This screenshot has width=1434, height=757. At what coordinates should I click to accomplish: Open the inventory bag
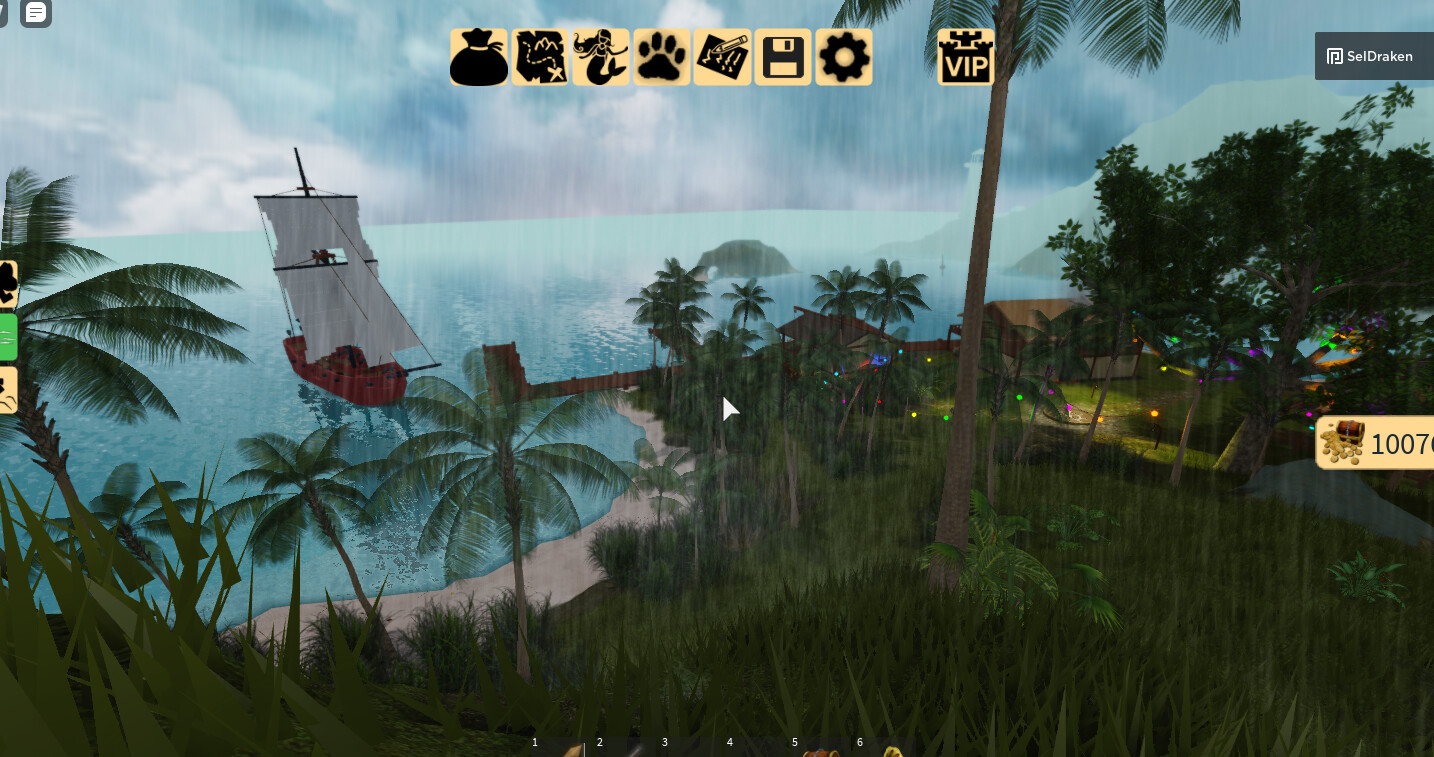[x=479, y=57]
